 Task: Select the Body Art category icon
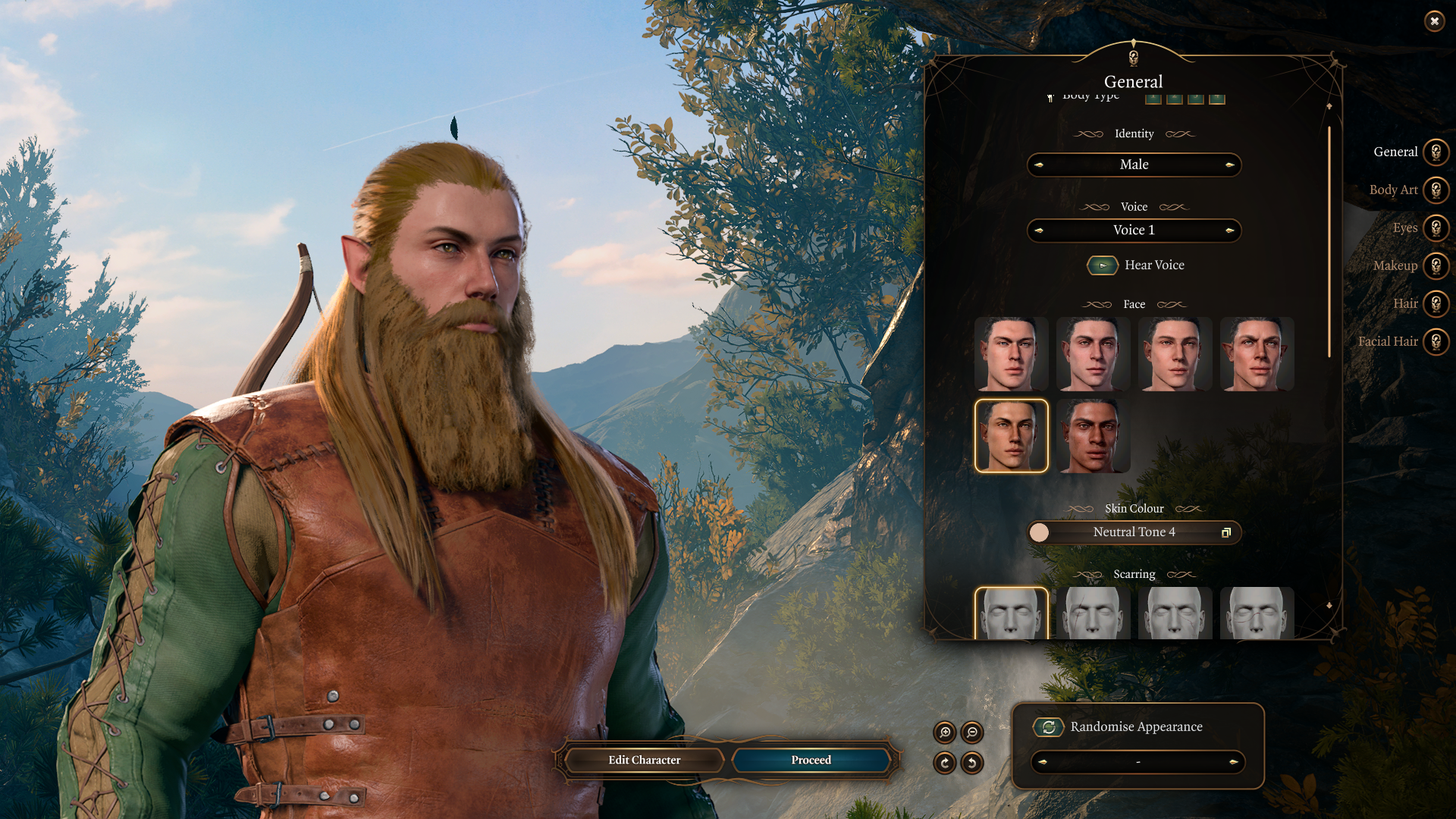coord(1436,190)
